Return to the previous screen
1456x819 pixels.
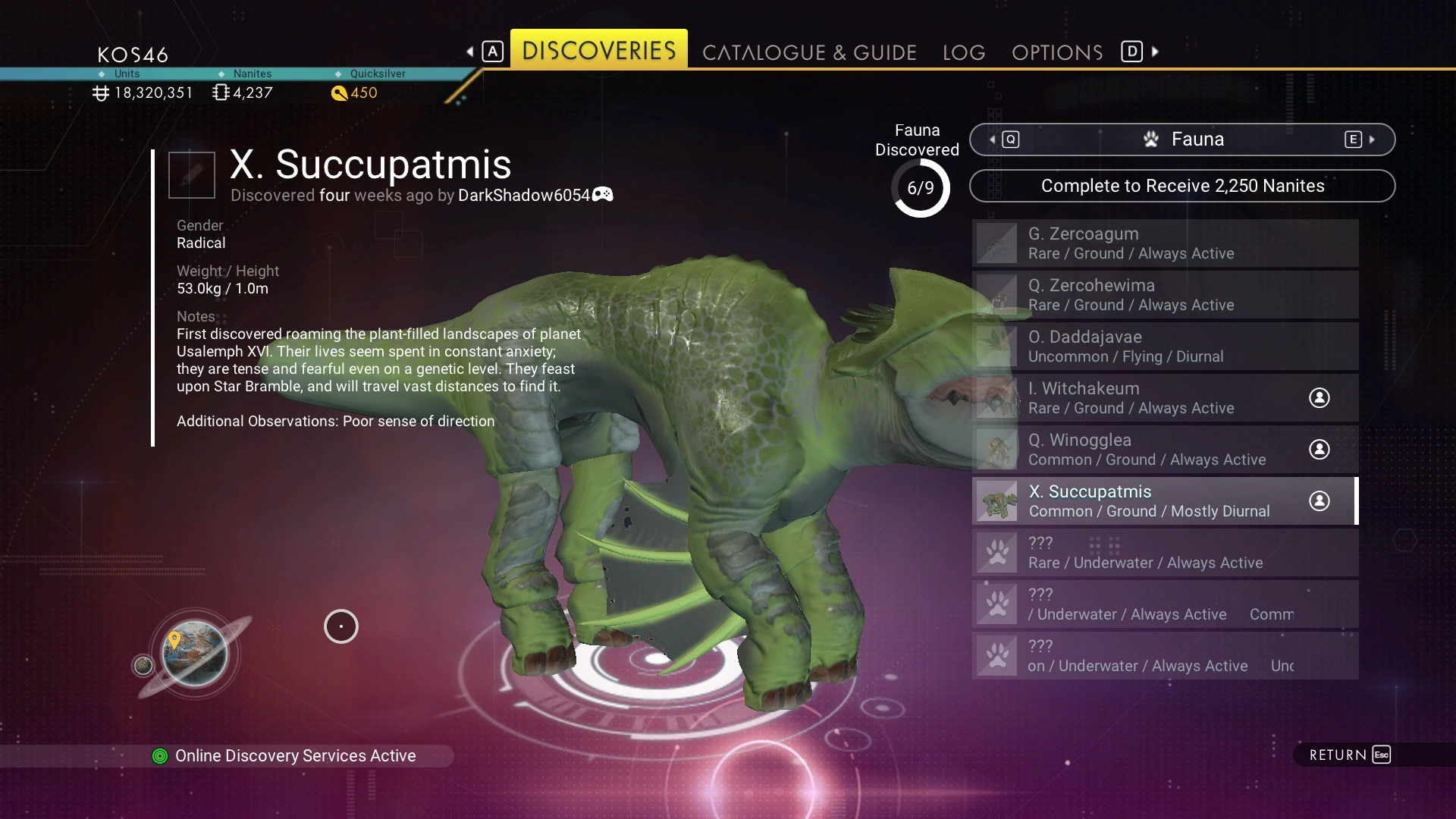click(1349, 755)
